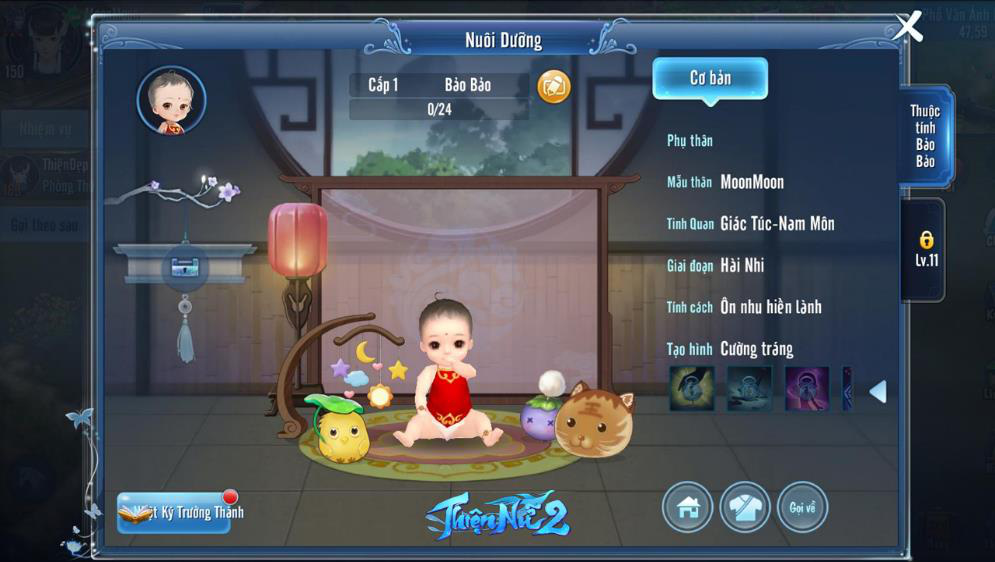The width and height of the screenshot is (995, 562).
Task: Switch to the Cơ bản tab
Action: 710,79
